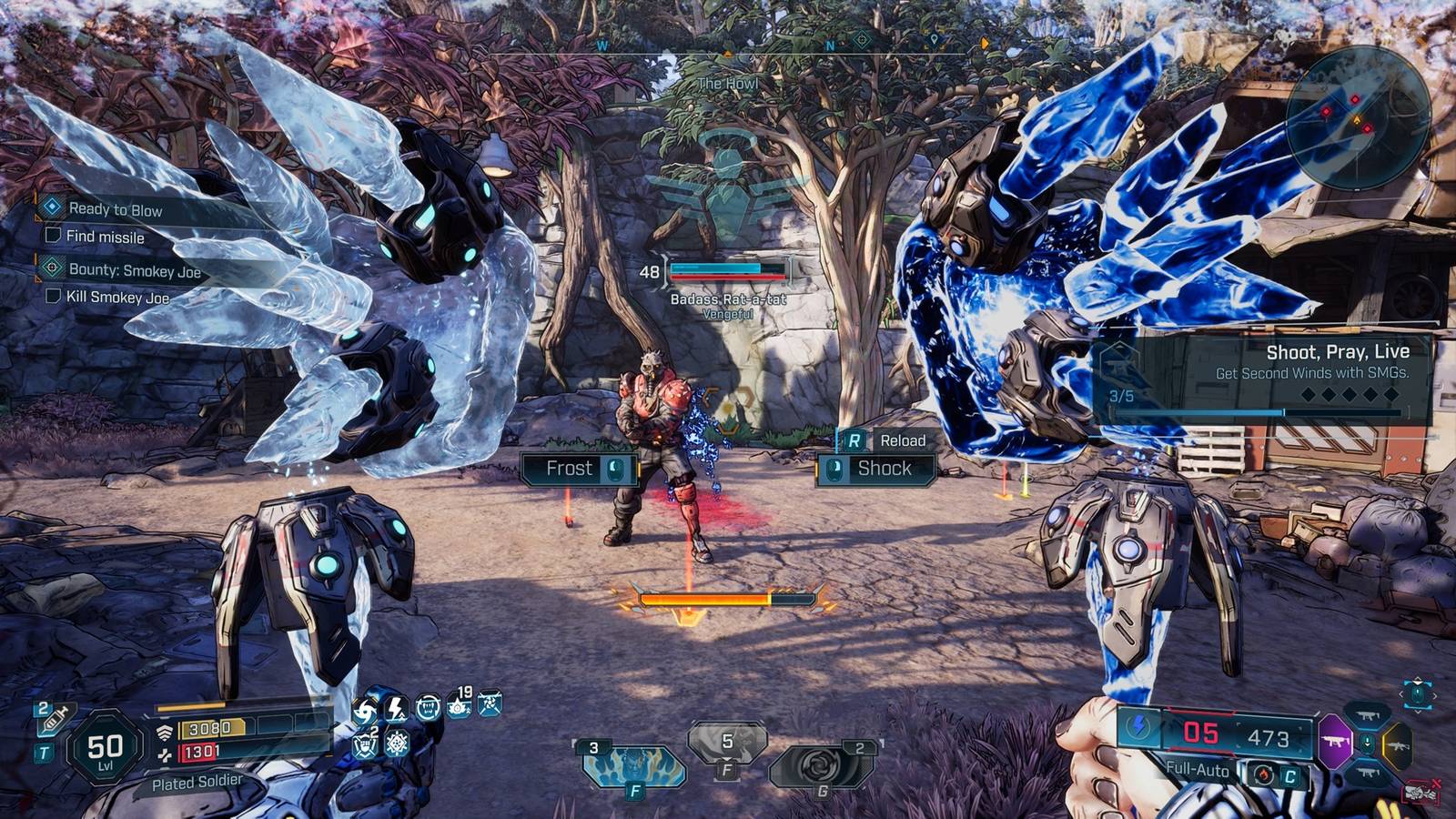The height and width of the screenshot is (819, 1456).
Task: Click the snowflake buff icon
Action: click(395, 743)
